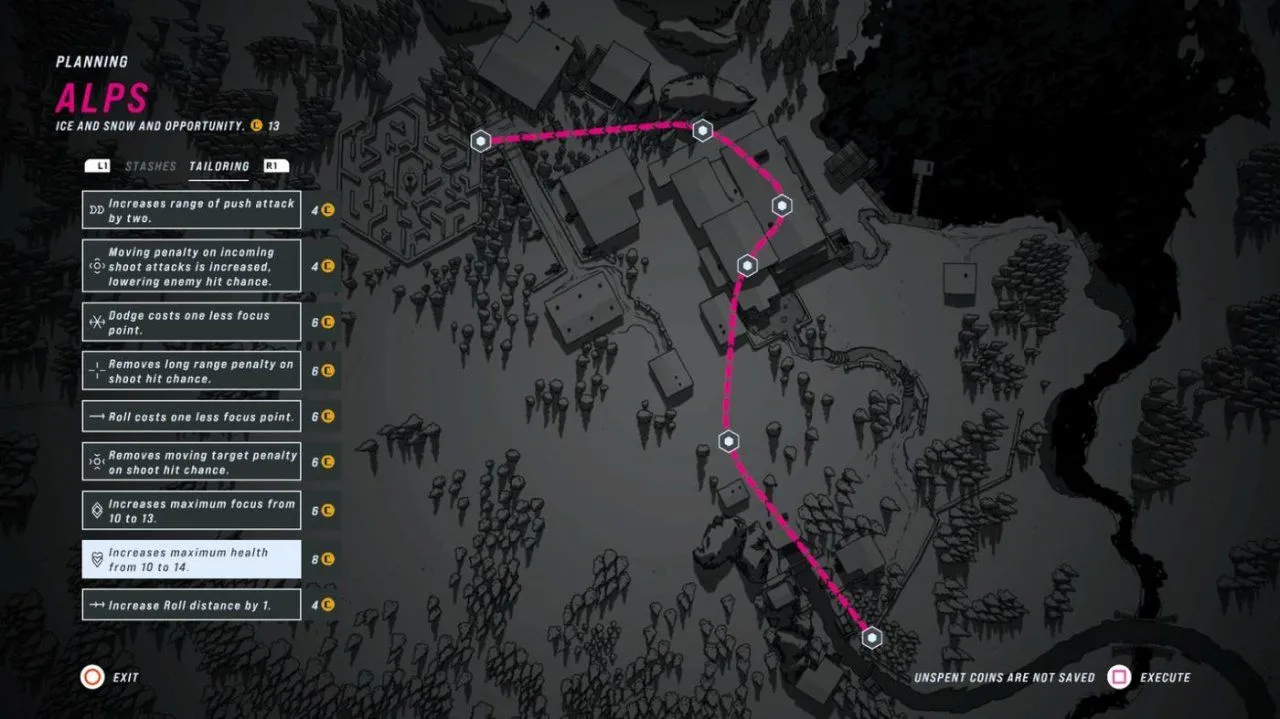Pick the maximum focus 10 to 13 upgrade
The width and height of the screenshot is (1280, 719).
tap(191, 510)
